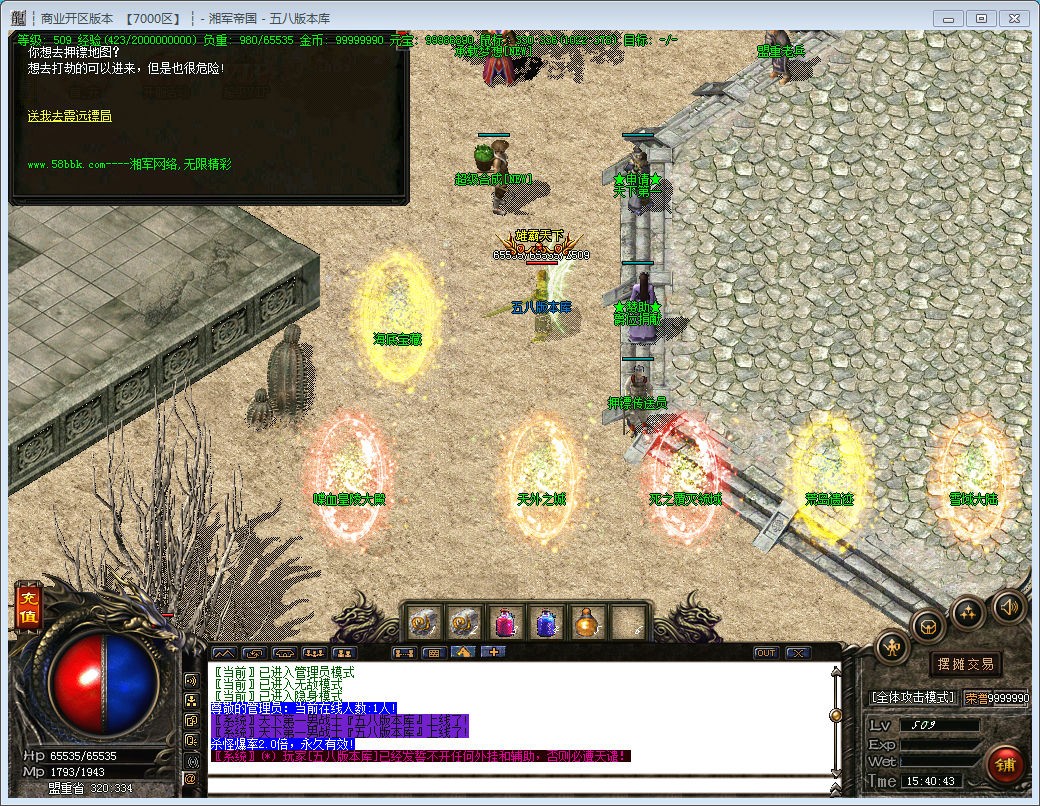This screenshot has height=806, width=1040.
Task: Toggle the 全体攻击模式 attack mode label
Action: coord(913,697)
